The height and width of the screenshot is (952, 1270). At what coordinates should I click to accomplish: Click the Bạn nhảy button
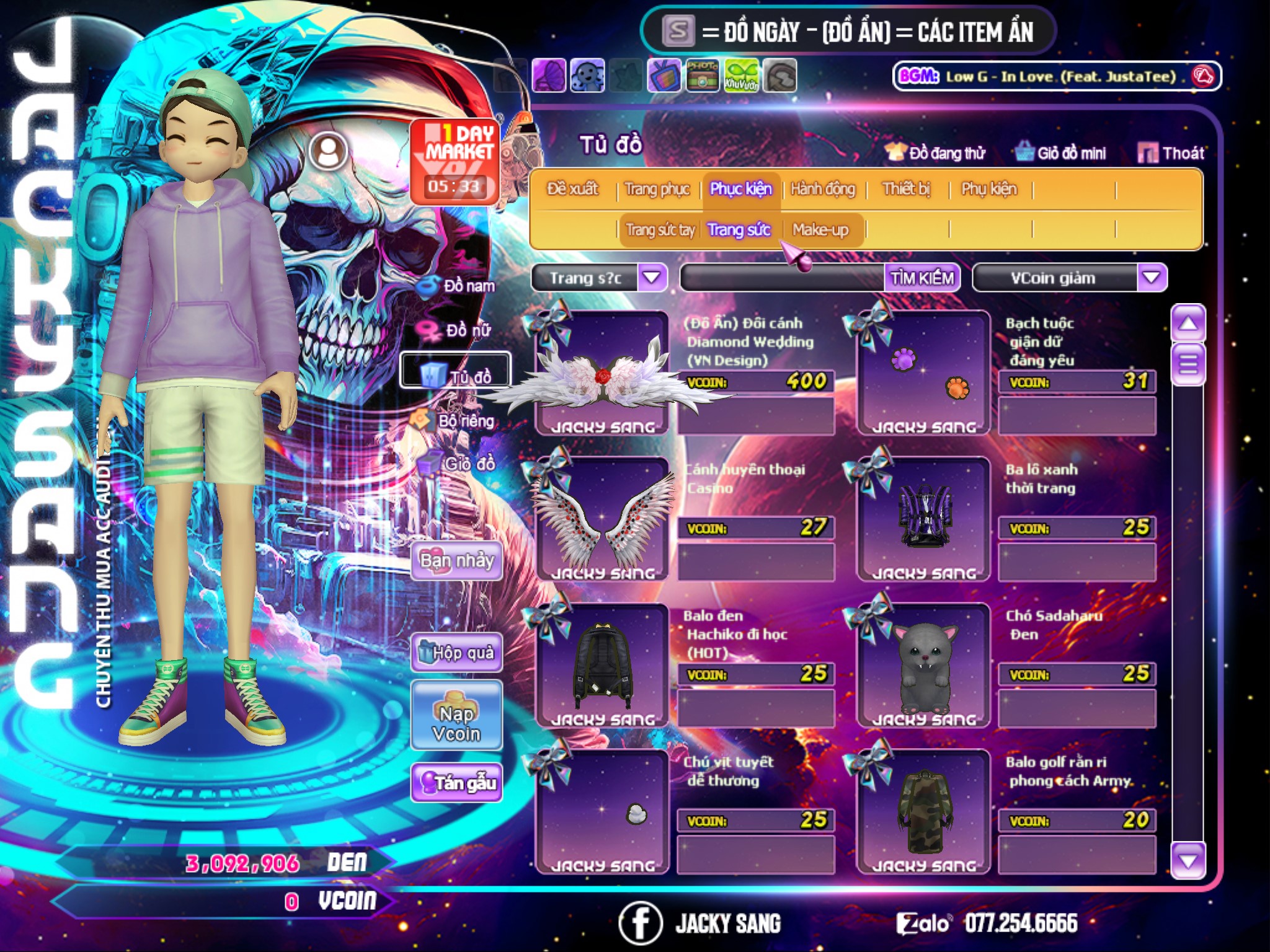tap(456, 561)
